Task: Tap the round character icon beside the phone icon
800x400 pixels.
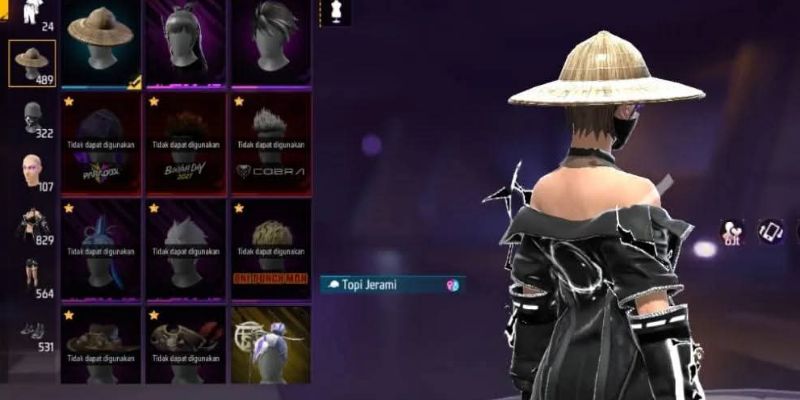Action: coord(733,232)
